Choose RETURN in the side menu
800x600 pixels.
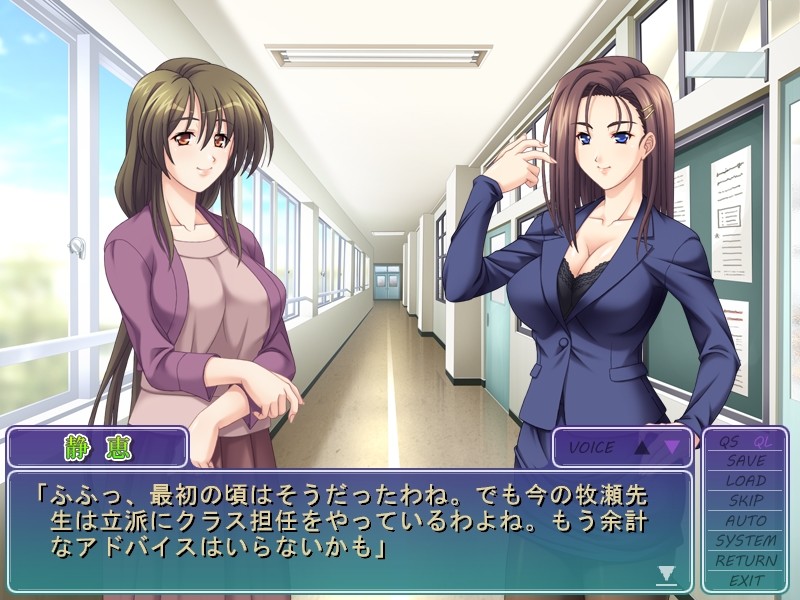746,560
